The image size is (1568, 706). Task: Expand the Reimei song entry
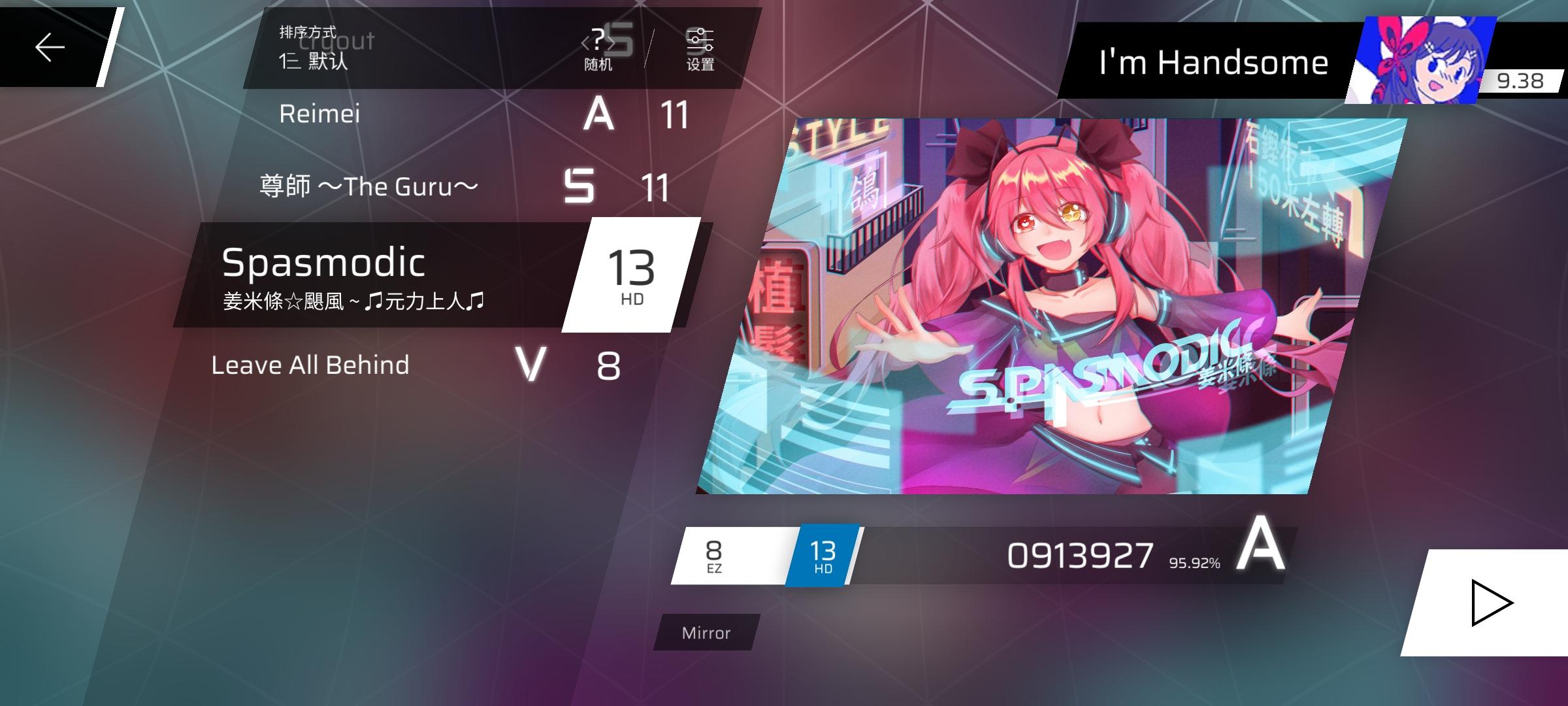[320, 113]
